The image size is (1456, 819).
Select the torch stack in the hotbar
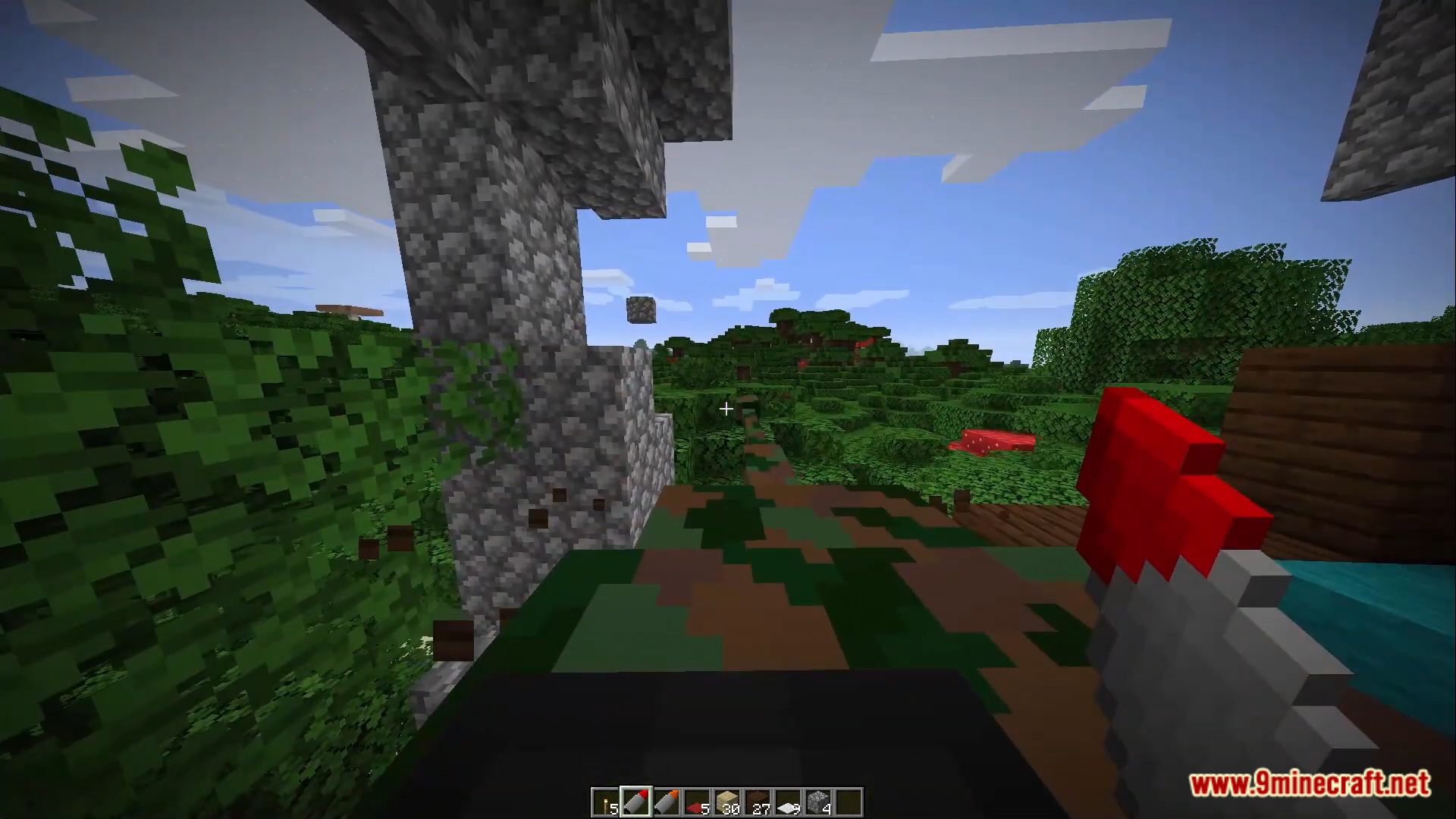607,802
